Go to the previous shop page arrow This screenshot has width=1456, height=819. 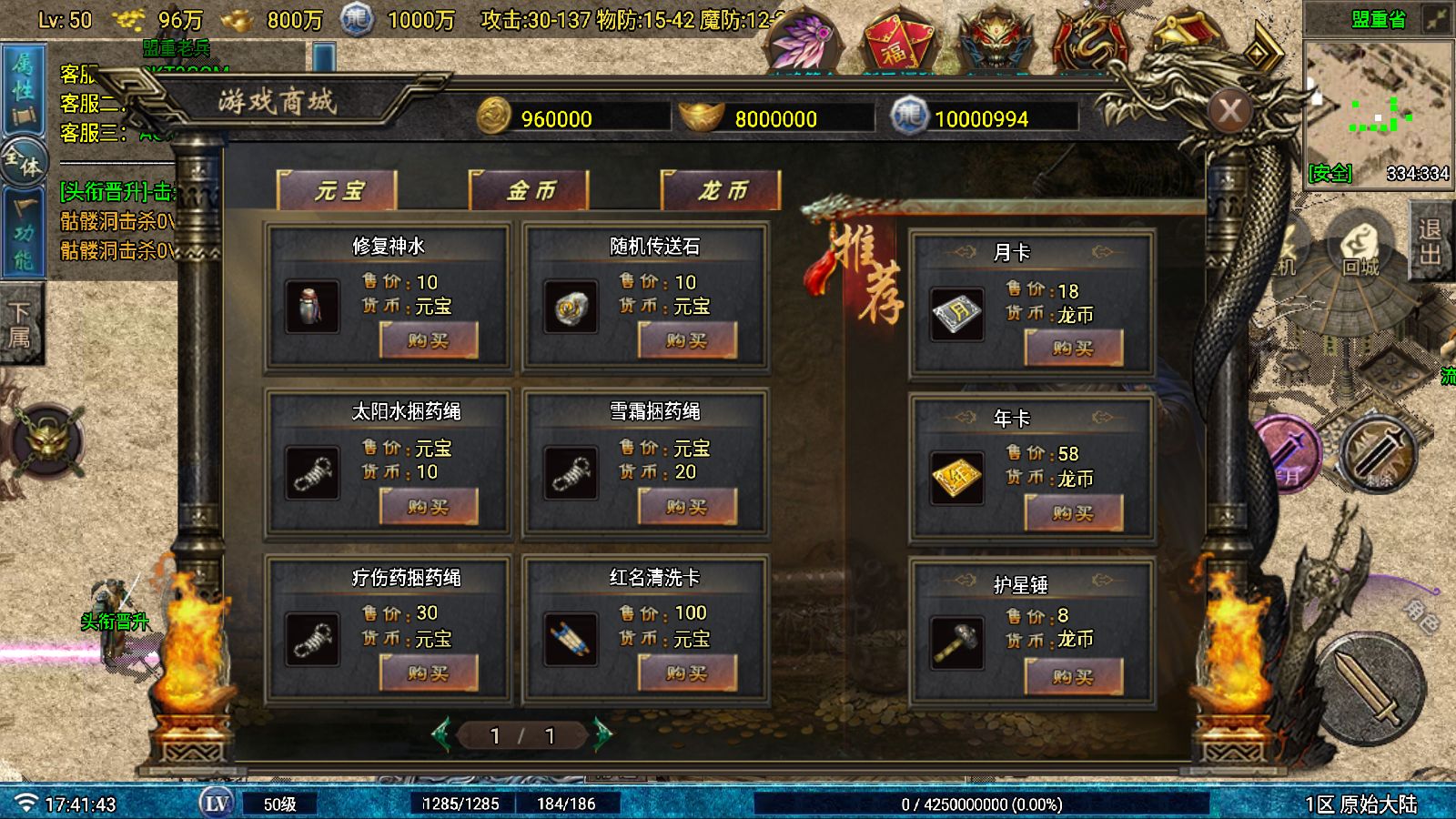441,734
